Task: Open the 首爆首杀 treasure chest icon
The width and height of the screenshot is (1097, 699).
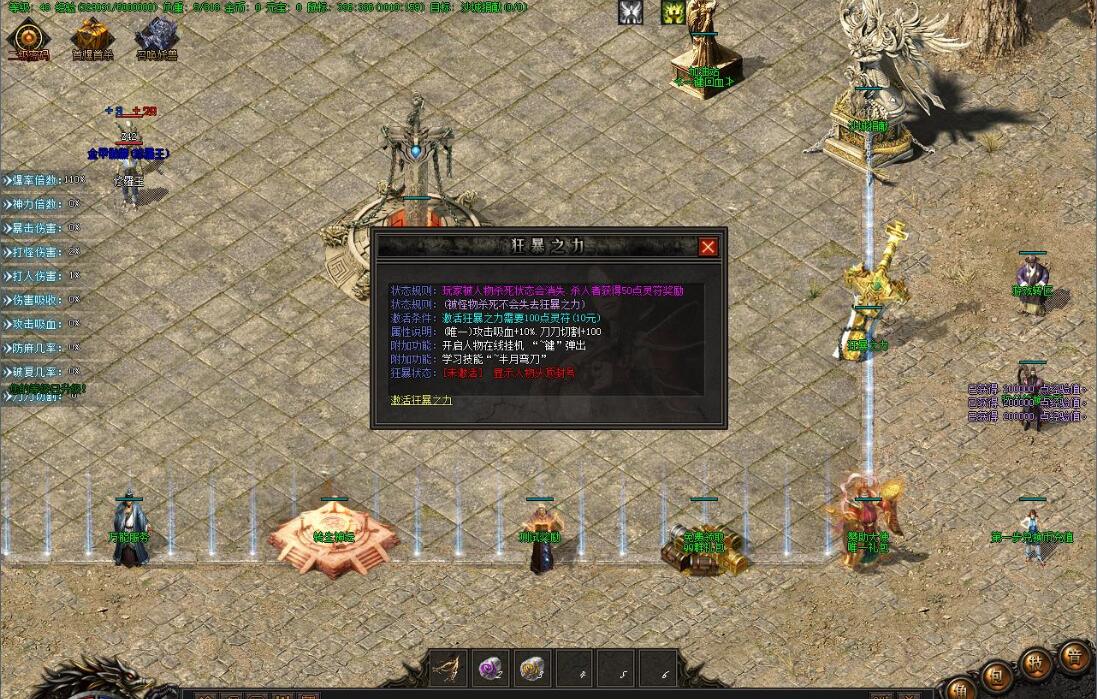Action: pyautogui.click(x=91, y=38)
